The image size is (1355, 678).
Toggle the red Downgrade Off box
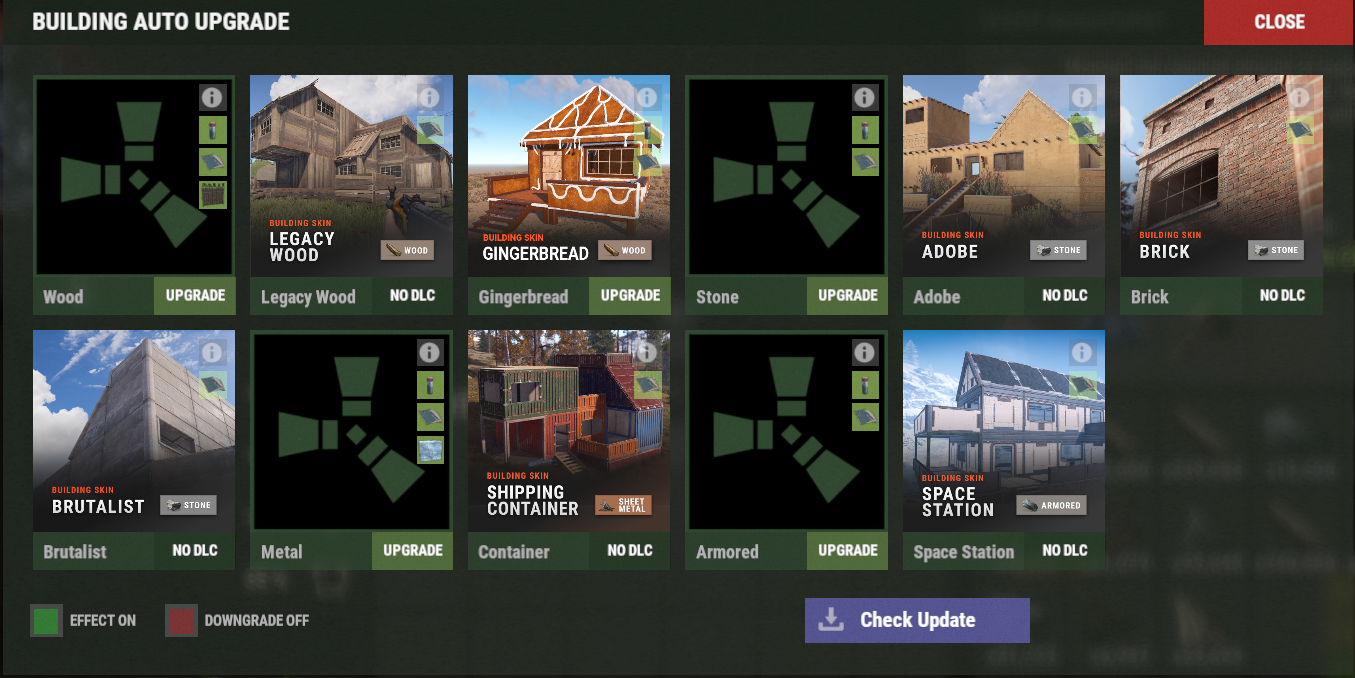[x=181, y=621]
